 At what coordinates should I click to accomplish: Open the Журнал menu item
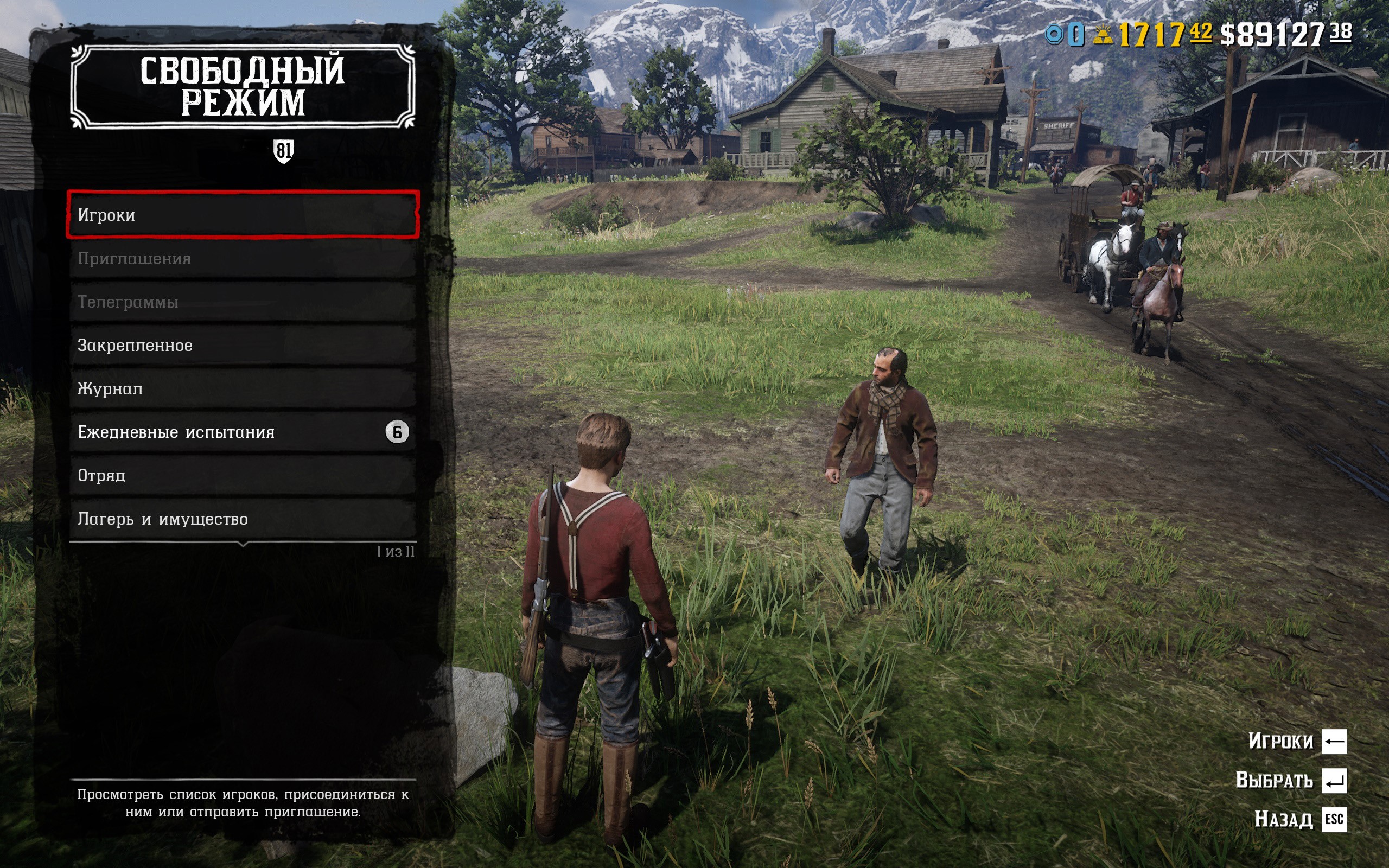[x=242, y=388]
